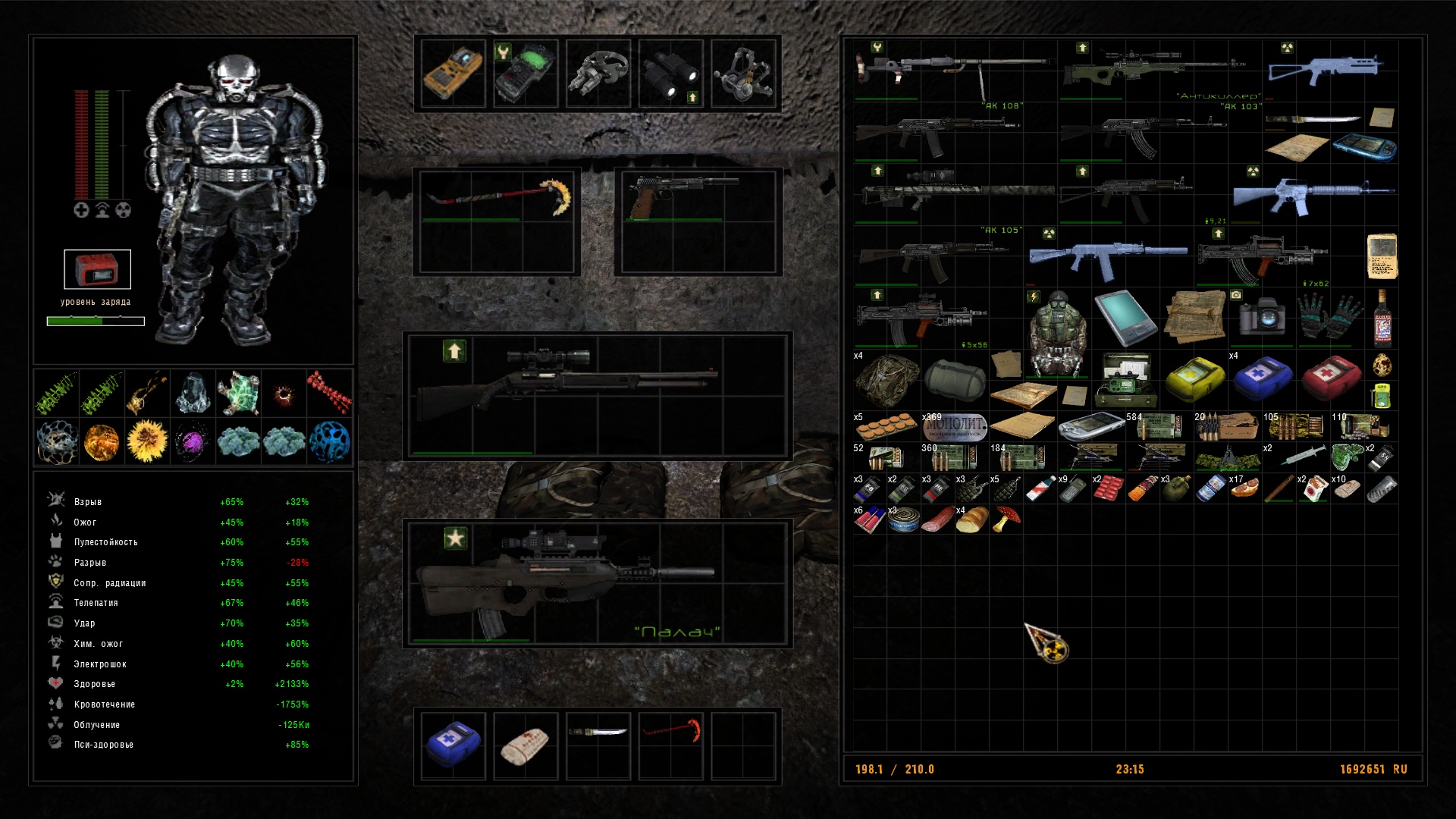Choose the yellow medkit in inventory

click(1194, 378)
